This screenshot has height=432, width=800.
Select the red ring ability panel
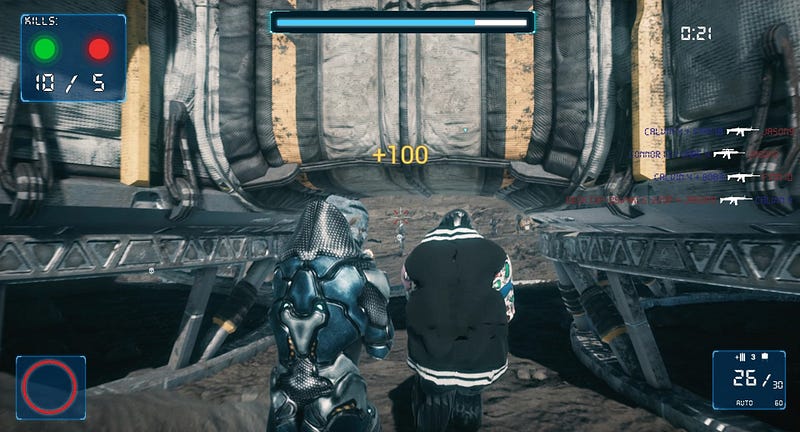(50, 386)
